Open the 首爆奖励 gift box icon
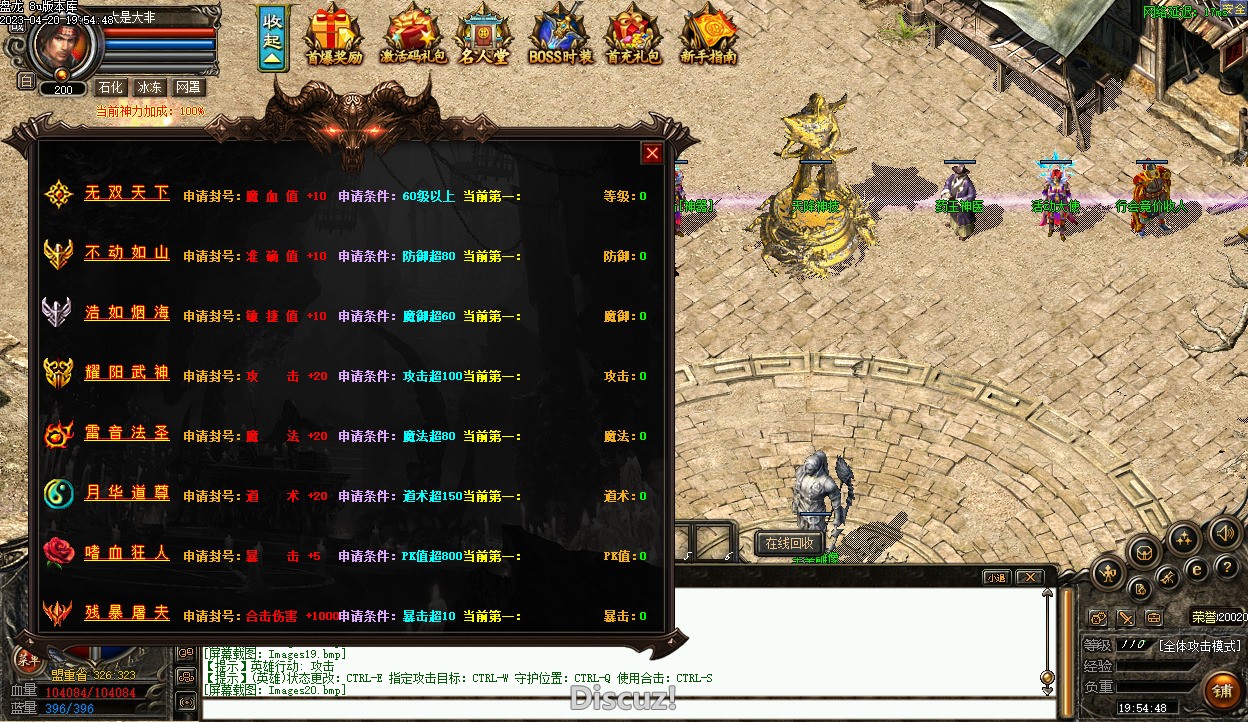Viewport: 1248px width, 722px height. (x=334, y=35)
